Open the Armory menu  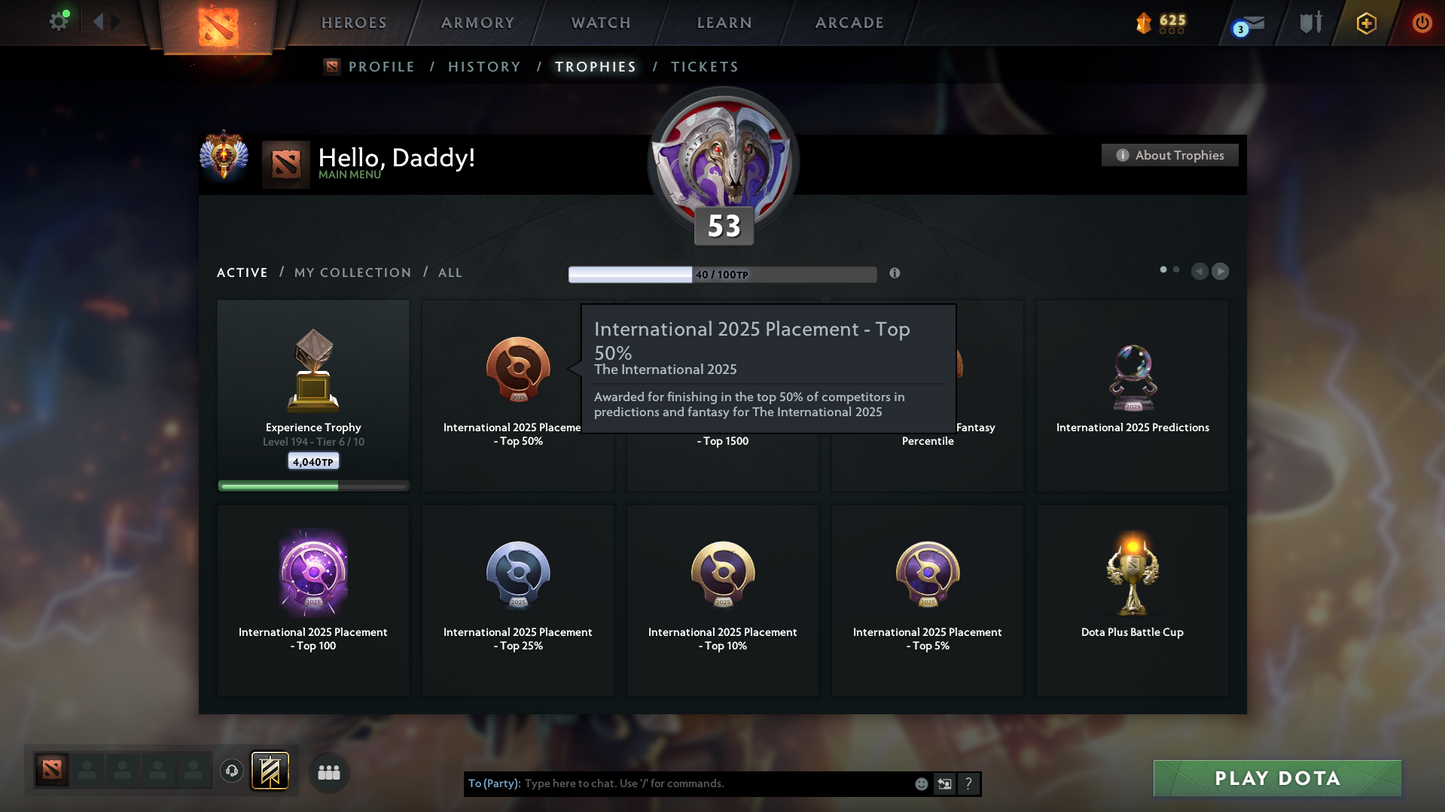coord(477,23)
